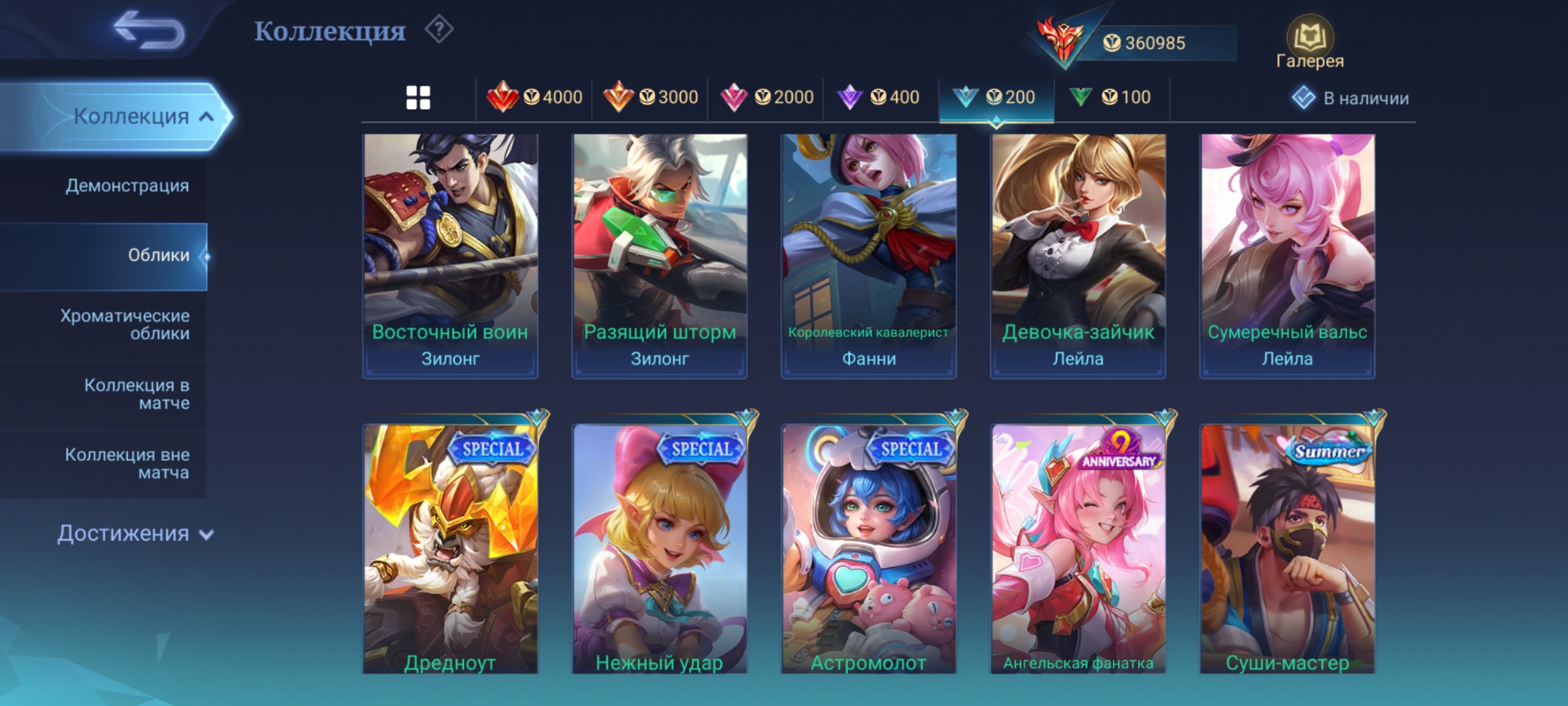
Task: Open the 100 points tier tab
Action: (1110, 97)
